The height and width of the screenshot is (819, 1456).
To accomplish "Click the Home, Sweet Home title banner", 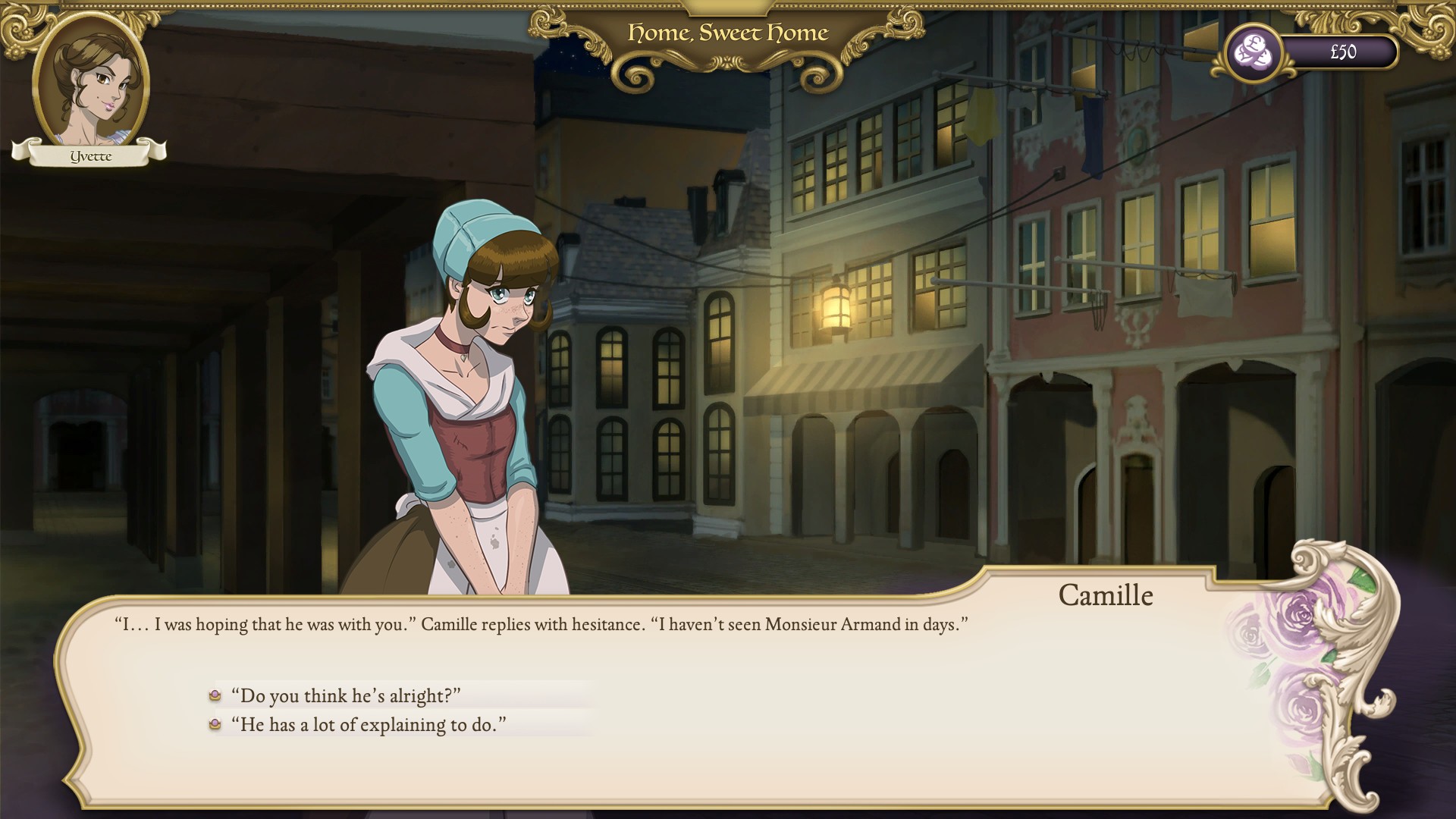I will (727, 33).
